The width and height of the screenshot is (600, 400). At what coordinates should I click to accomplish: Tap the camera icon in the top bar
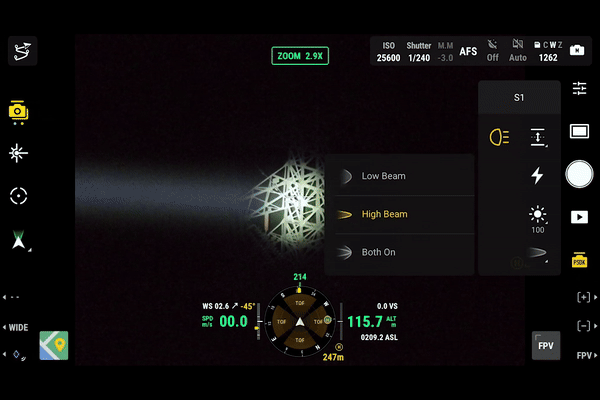578,50
